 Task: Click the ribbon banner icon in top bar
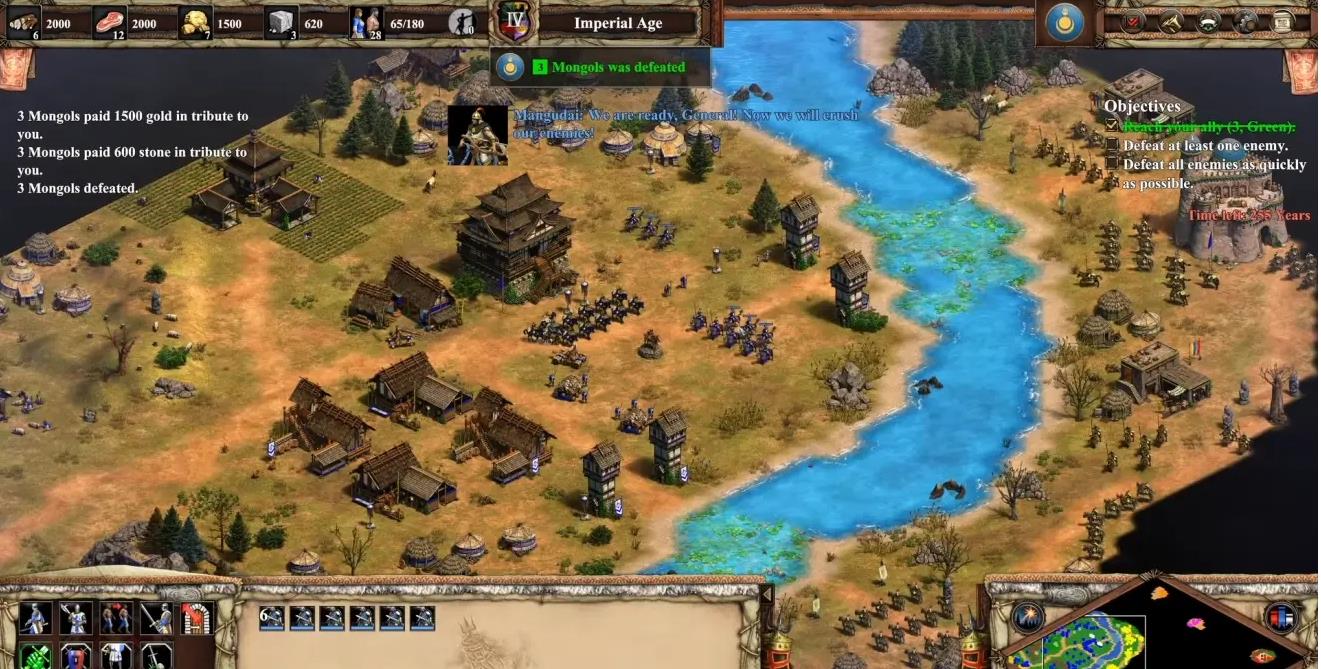1208,21
